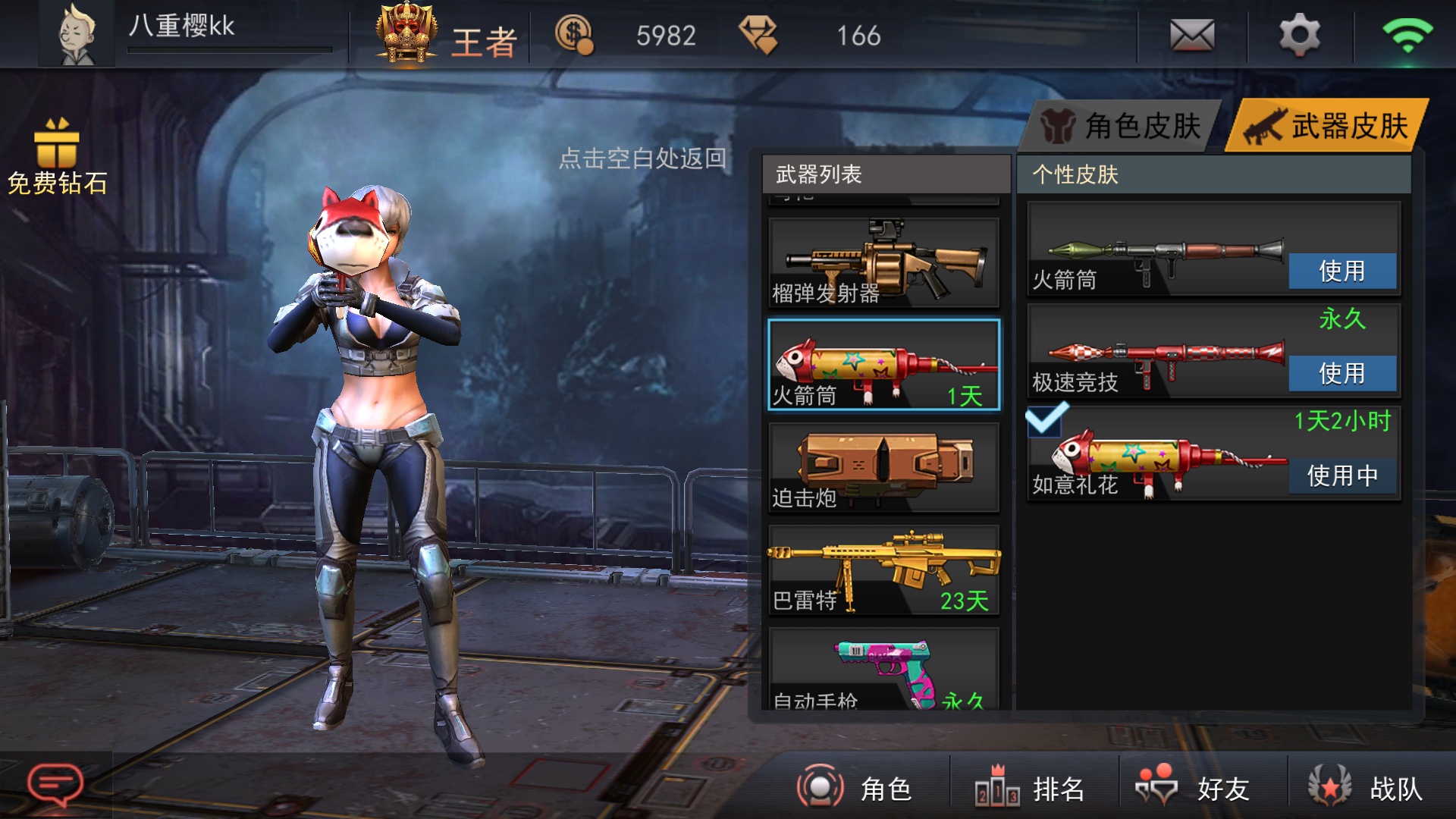The height and width of the screenshot is (819, 1456).
Task: Click the player avatar portrait
Action: (77, 32)
